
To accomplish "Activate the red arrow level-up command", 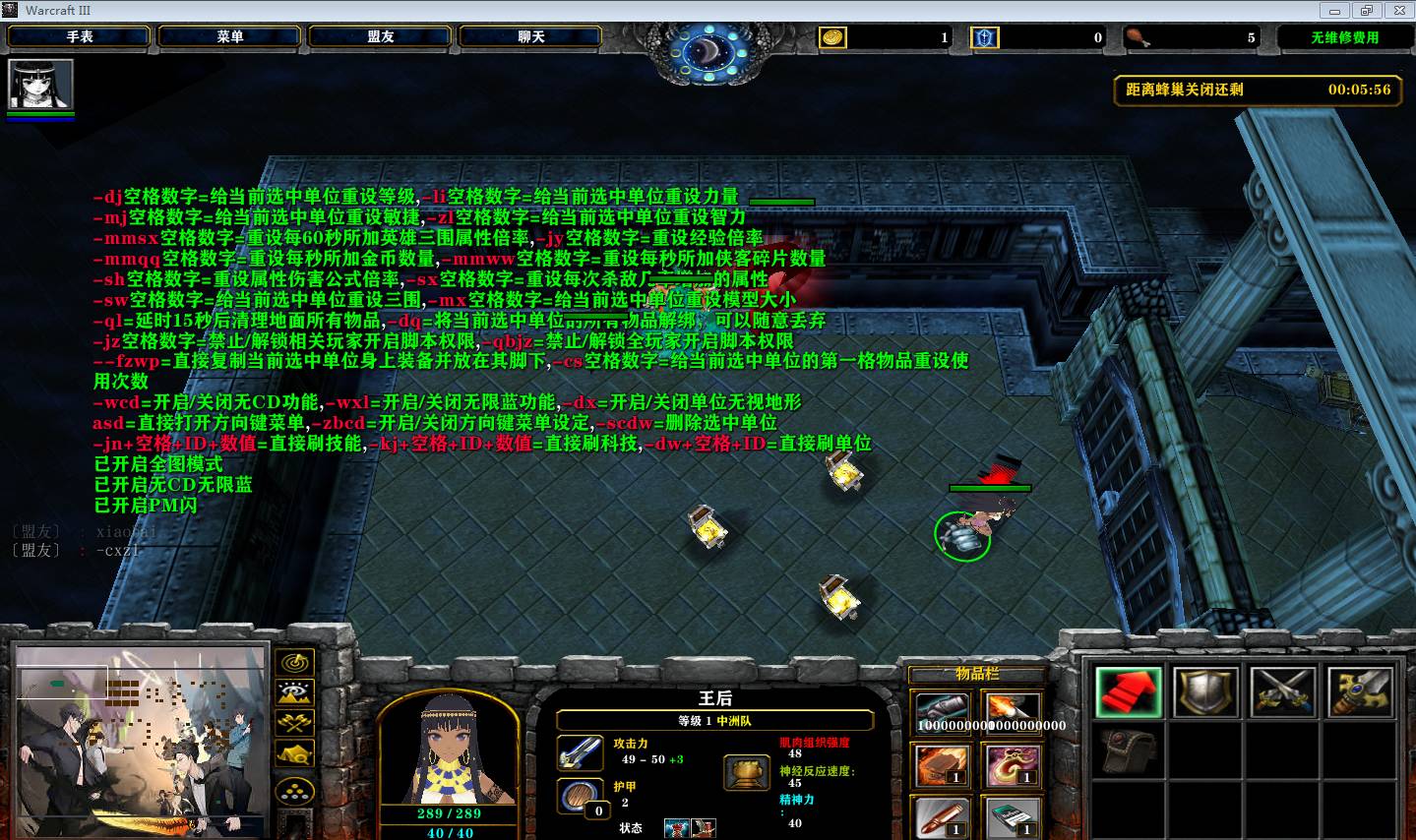I will pos(1129,690).
